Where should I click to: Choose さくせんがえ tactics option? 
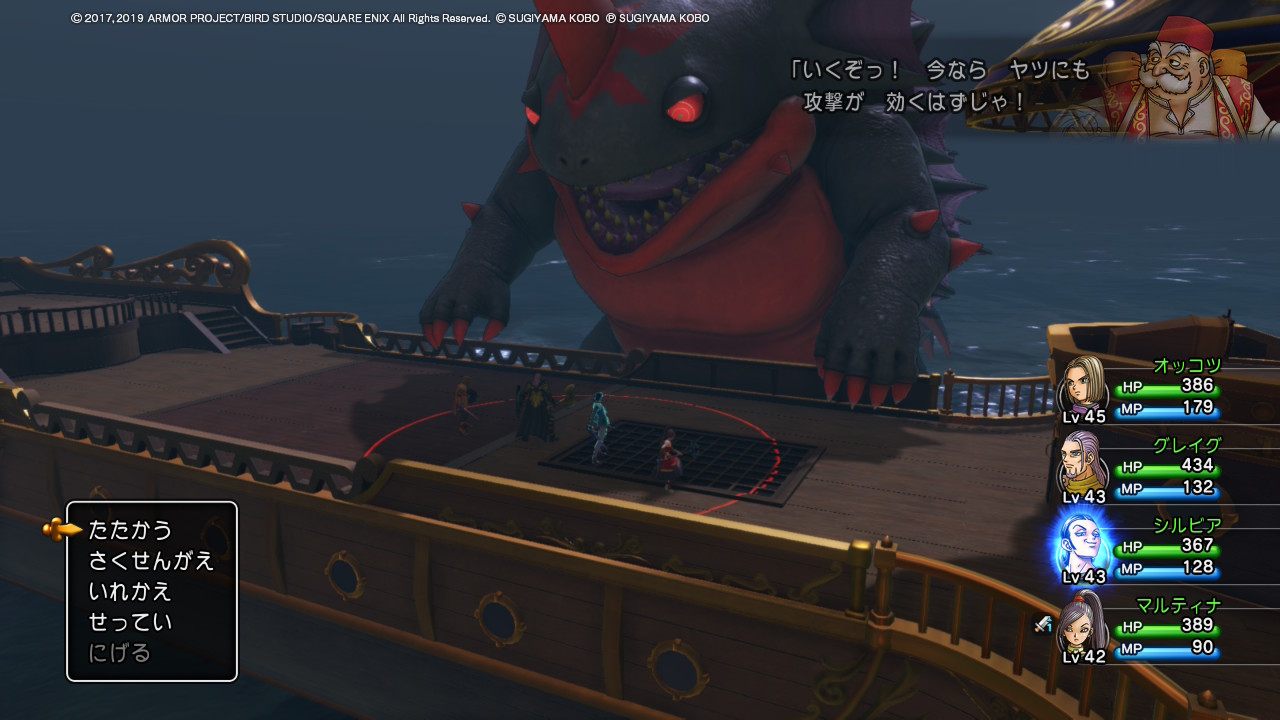(x=151, y=561)
